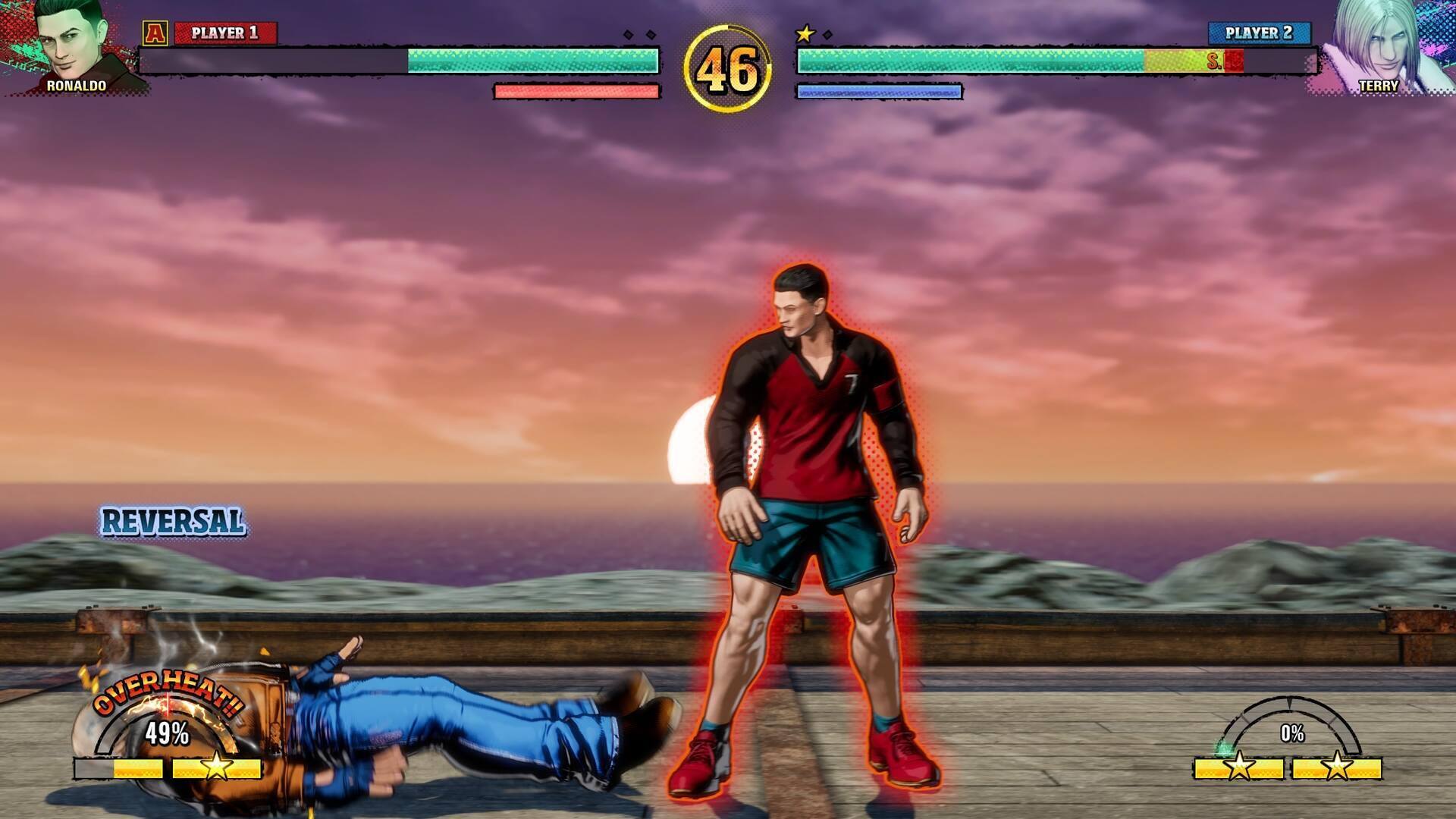The width and height of the screenshot is (1456, 819).
Task: Select the Player 2 name tag
Action: tap(1259, 33)
